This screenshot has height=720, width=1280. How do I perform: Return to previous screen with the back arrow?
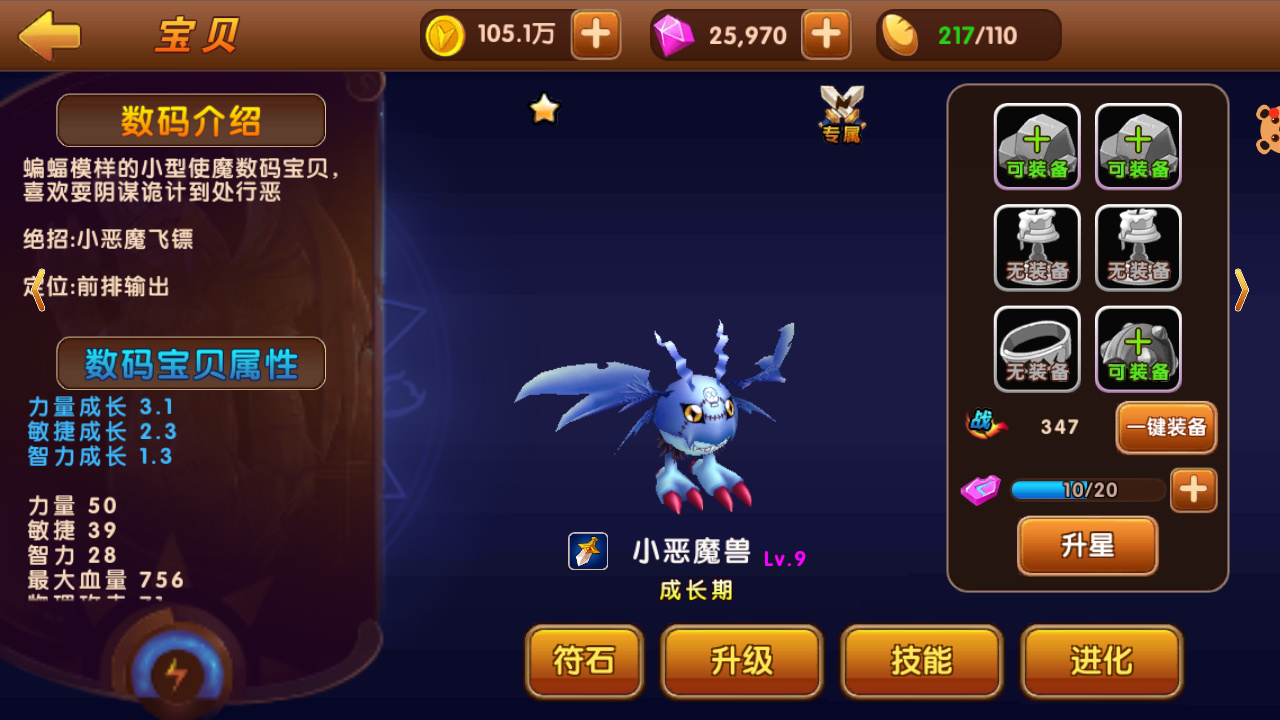point(49,36)
